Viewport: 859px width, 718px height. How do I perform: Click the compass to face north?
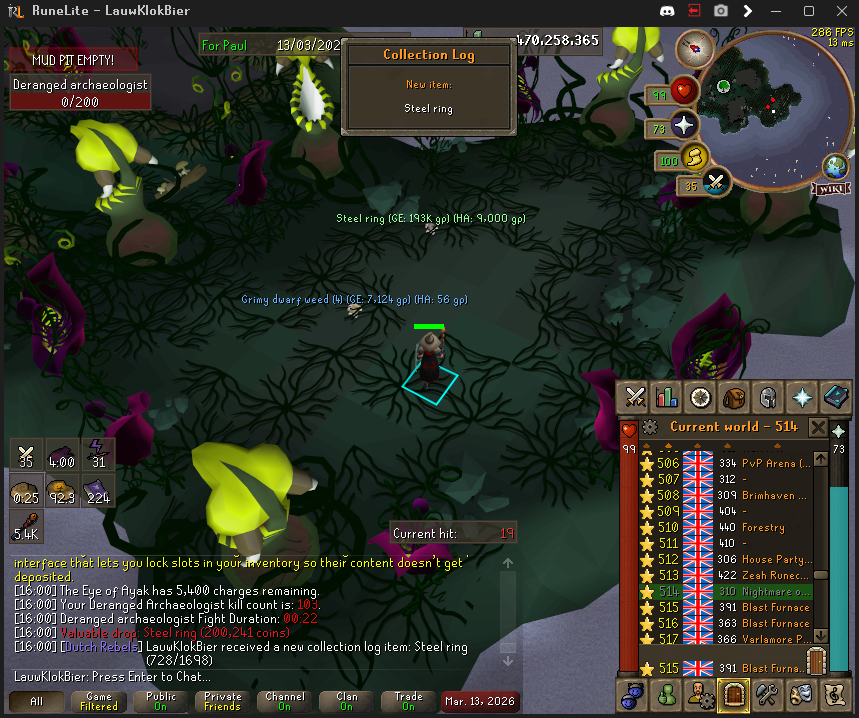691,47
